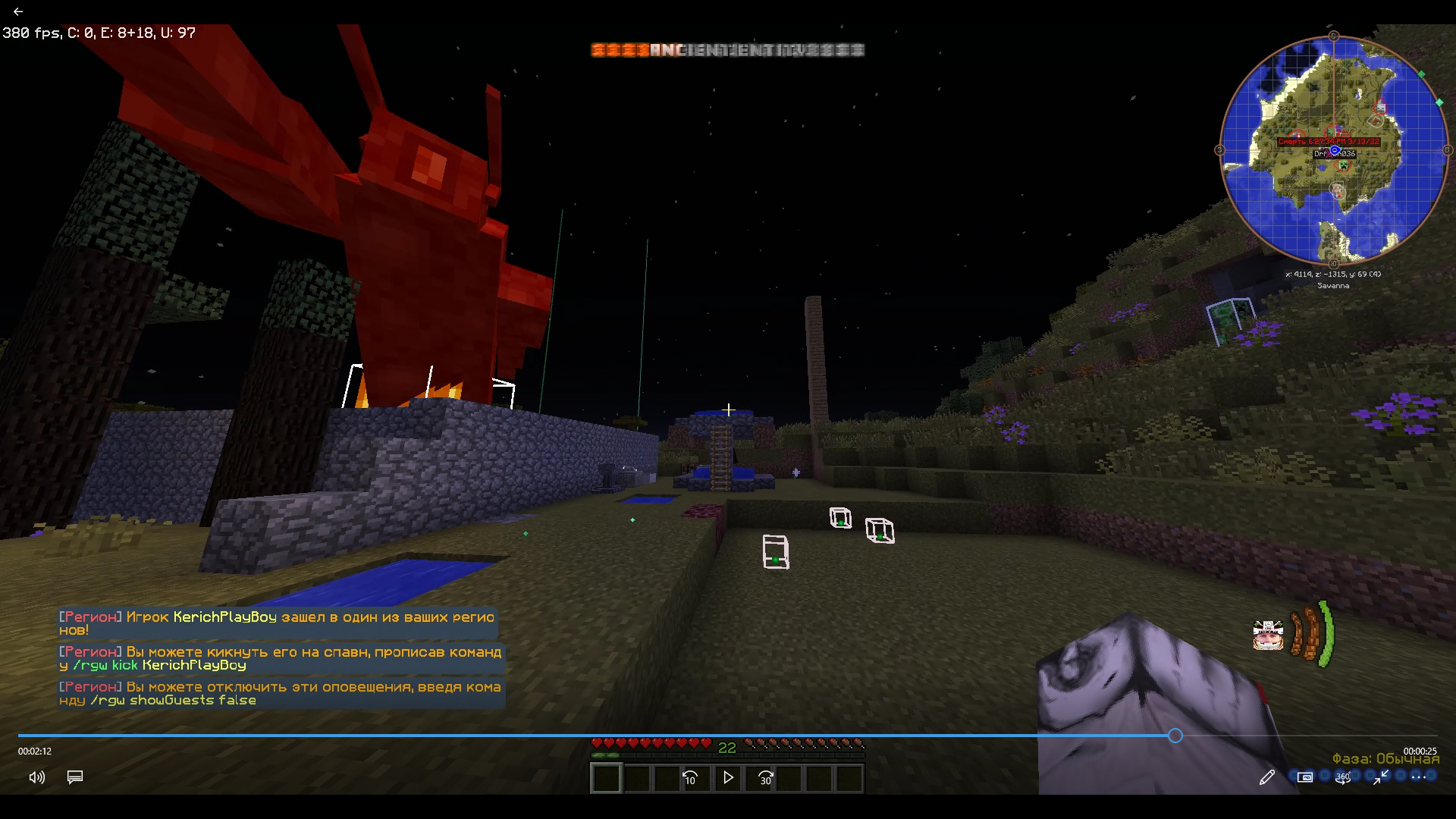Click the KerichPlayBoy region entry chat message
The width and height of the screenshot is (1456, 819).
coord(277,623)
